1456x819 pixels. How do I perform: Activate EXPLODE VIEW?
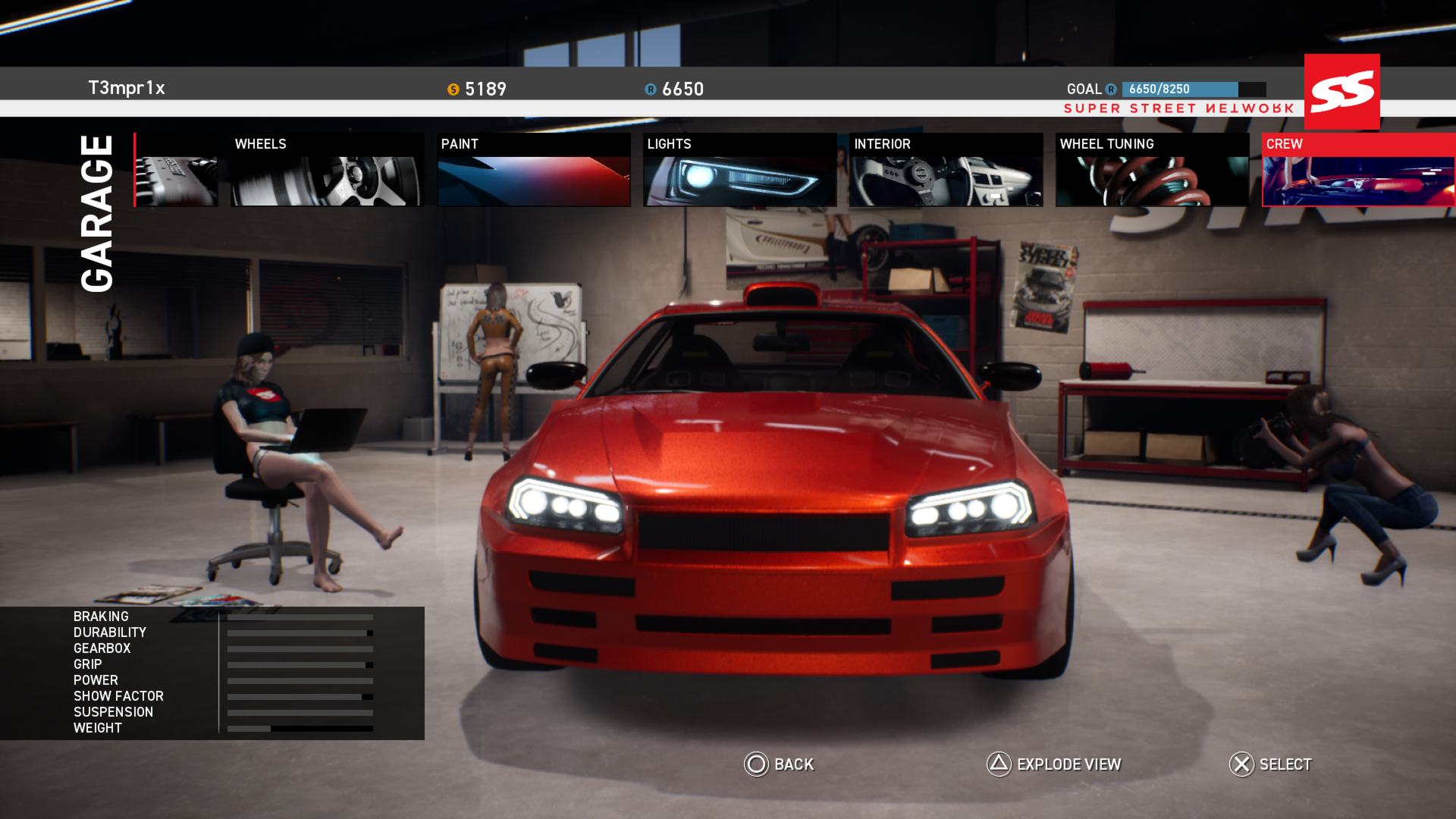coord(1068,765)
